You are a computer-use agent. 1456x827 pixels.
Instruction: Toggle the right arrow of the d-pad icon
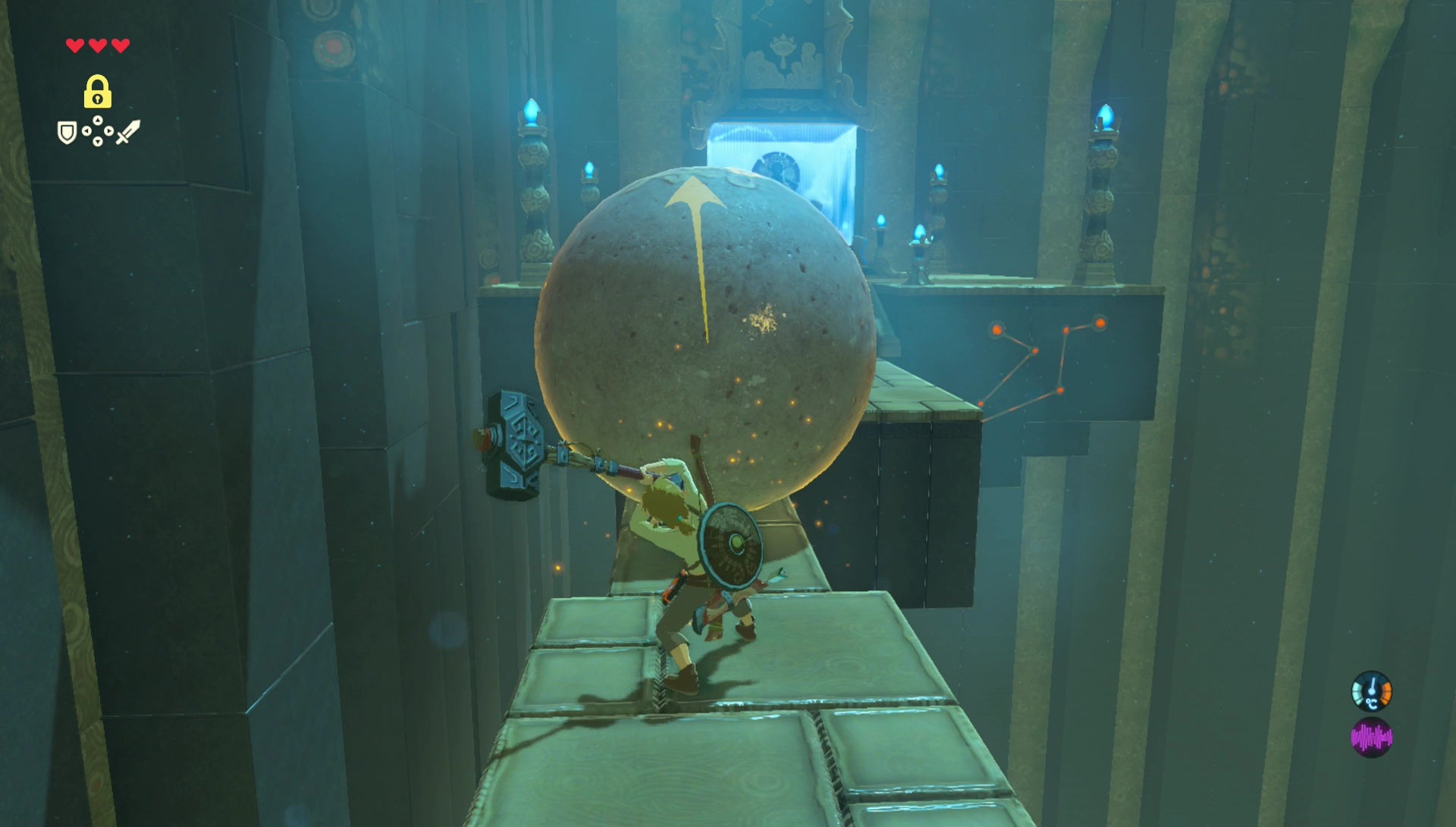click(x=108, y=130)
